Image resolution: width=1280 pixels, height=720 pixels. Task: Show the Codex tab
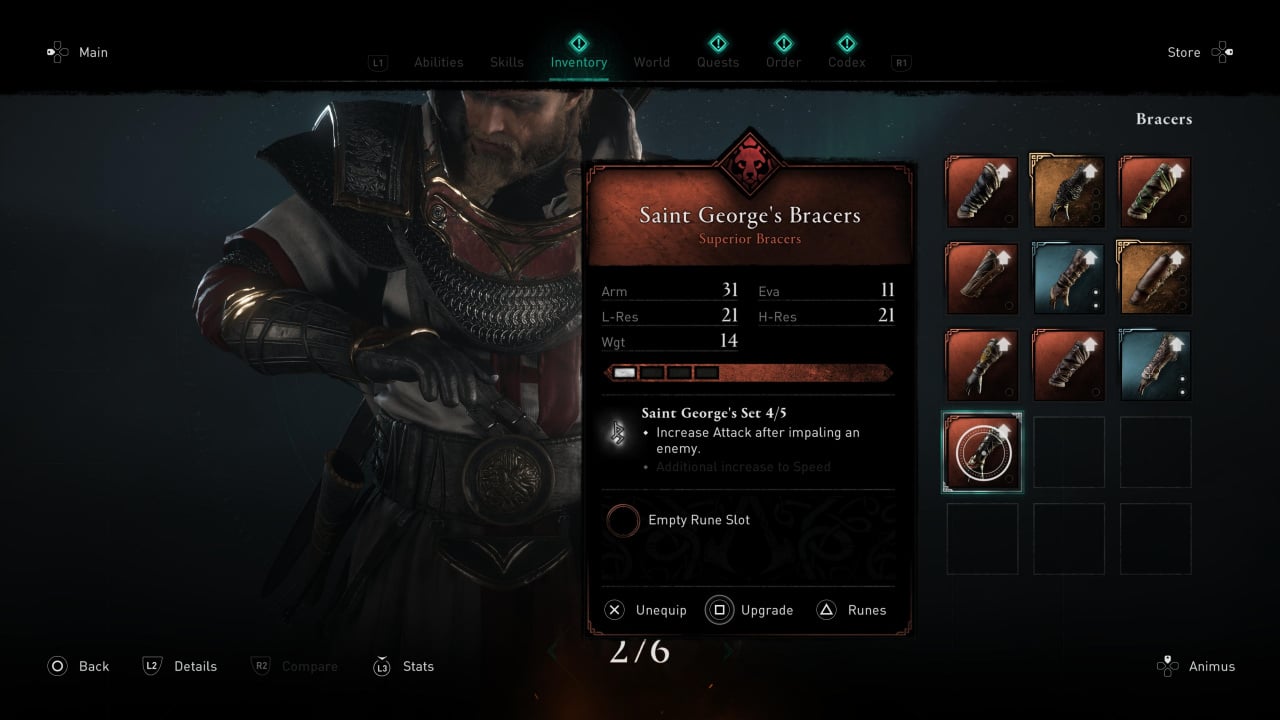tap(846, 62)
